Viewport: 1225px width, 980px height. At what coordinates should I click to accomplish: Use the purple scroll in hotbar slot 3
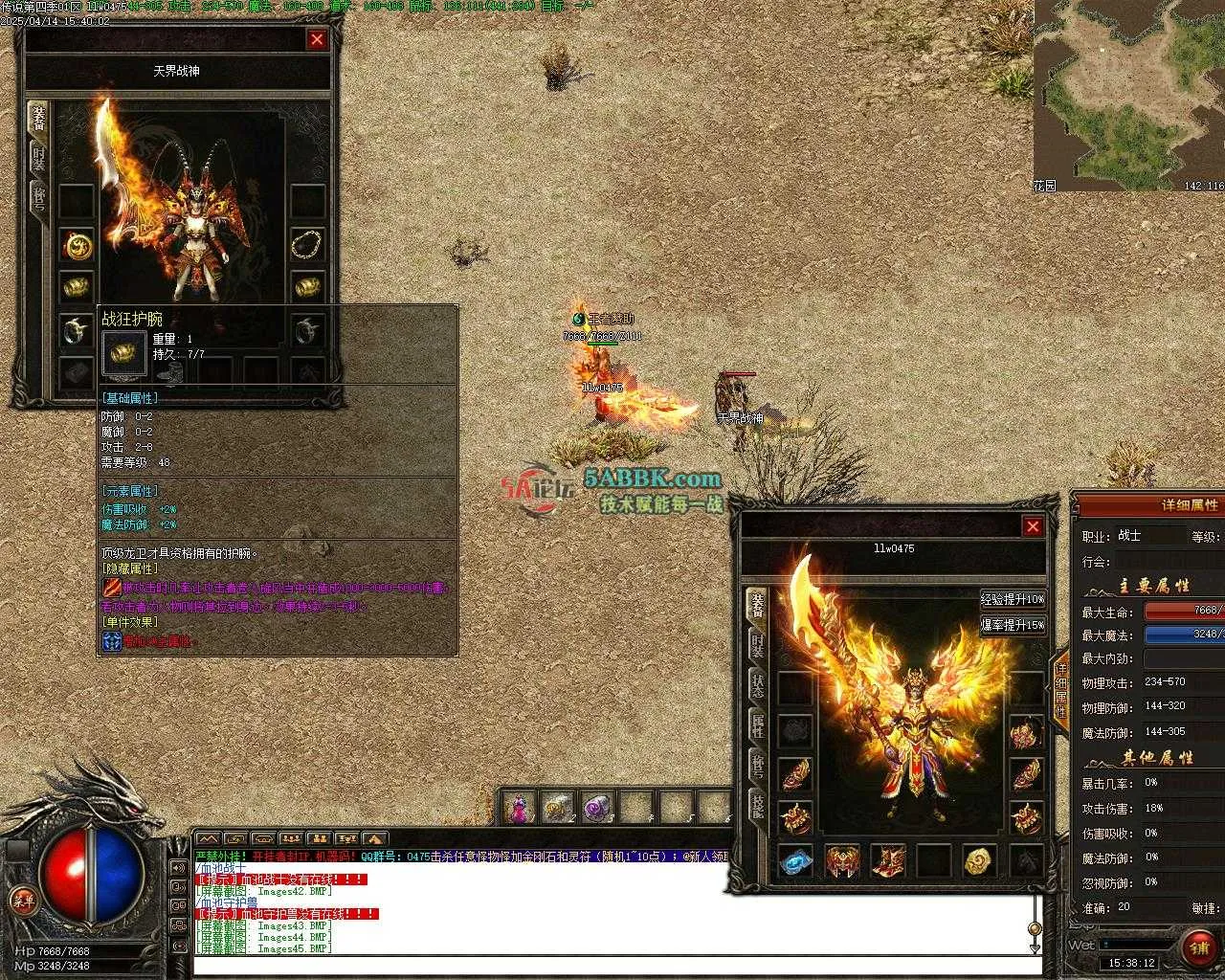point(597,809)
